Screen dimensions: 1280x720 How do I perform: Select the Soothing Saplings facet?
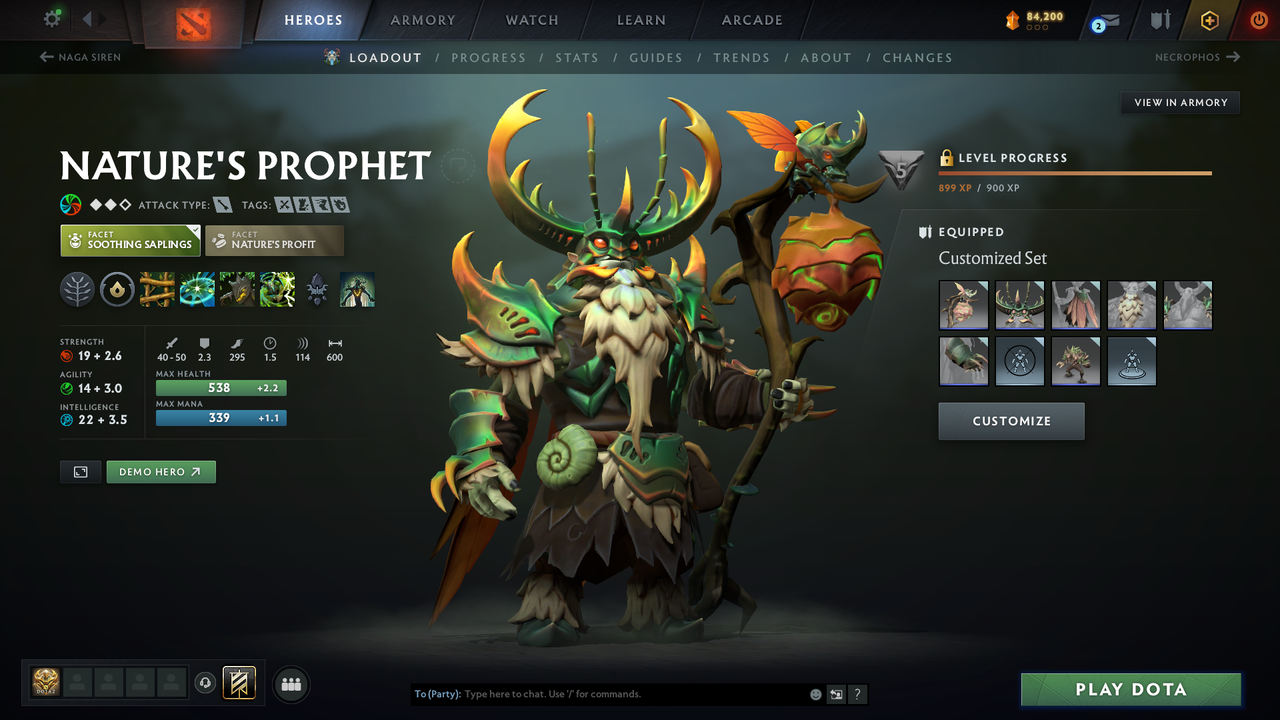pyautogui.click(x=130, y=240)
